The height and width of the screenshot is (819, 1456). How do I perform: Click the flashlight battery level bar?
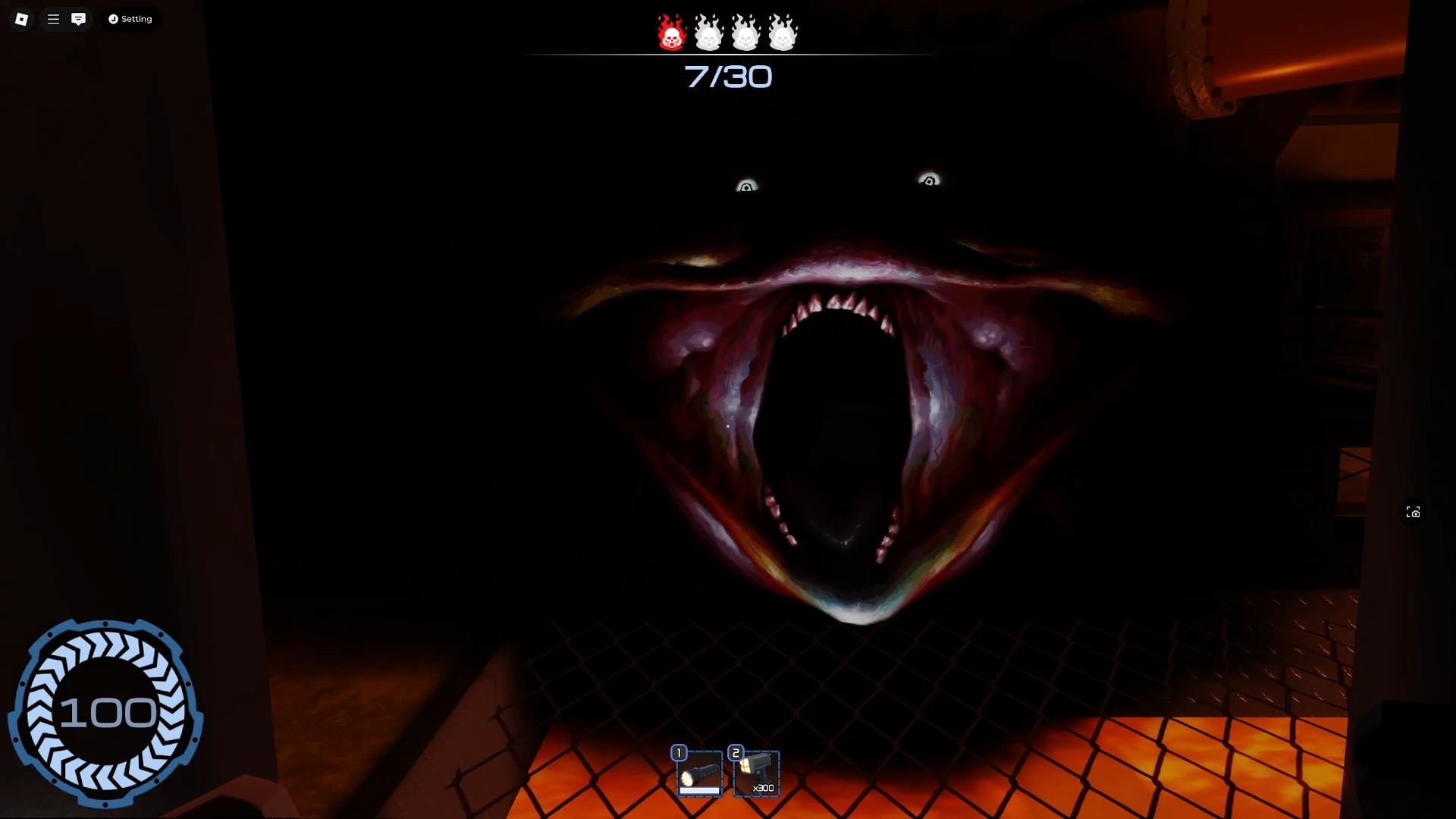(699, 789)
